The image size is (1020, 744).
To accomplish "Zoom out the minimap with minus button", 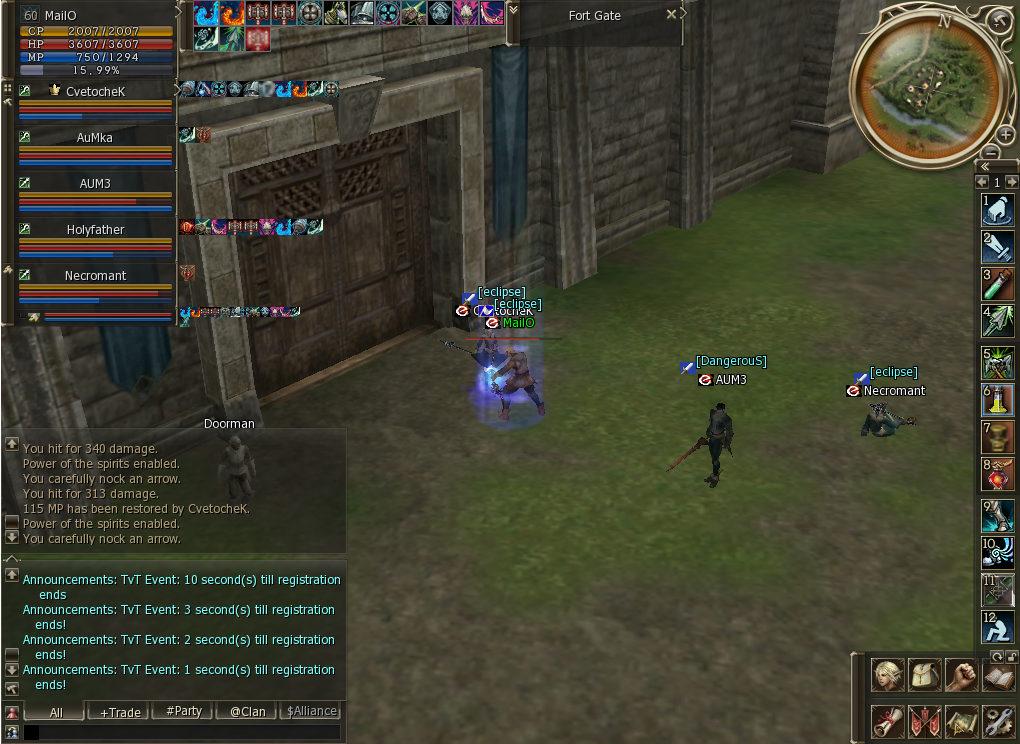I will tap(990, 152).
